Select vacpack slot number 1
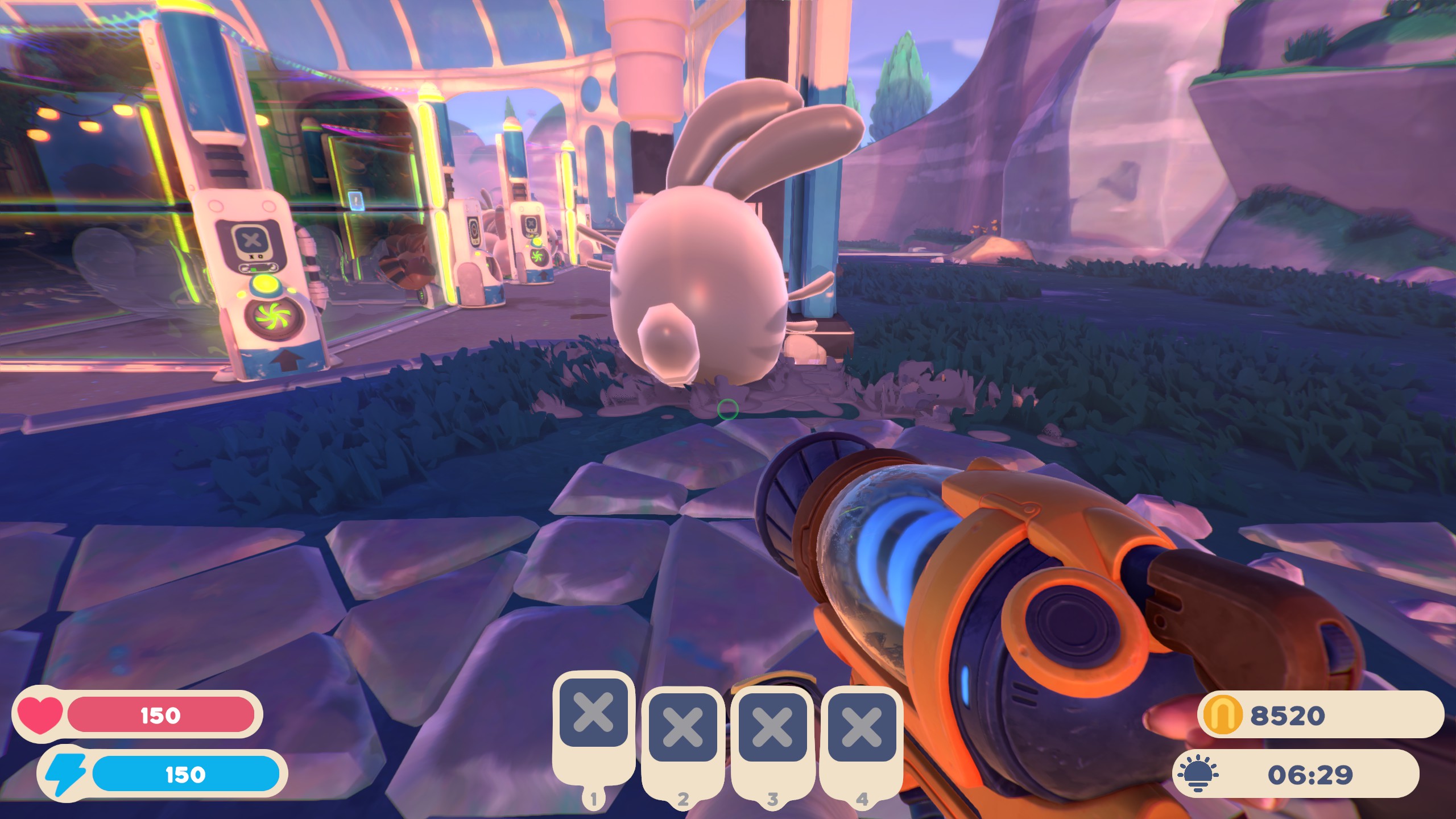Screen dimensions: 1456x819 click(x=593, y=713)
